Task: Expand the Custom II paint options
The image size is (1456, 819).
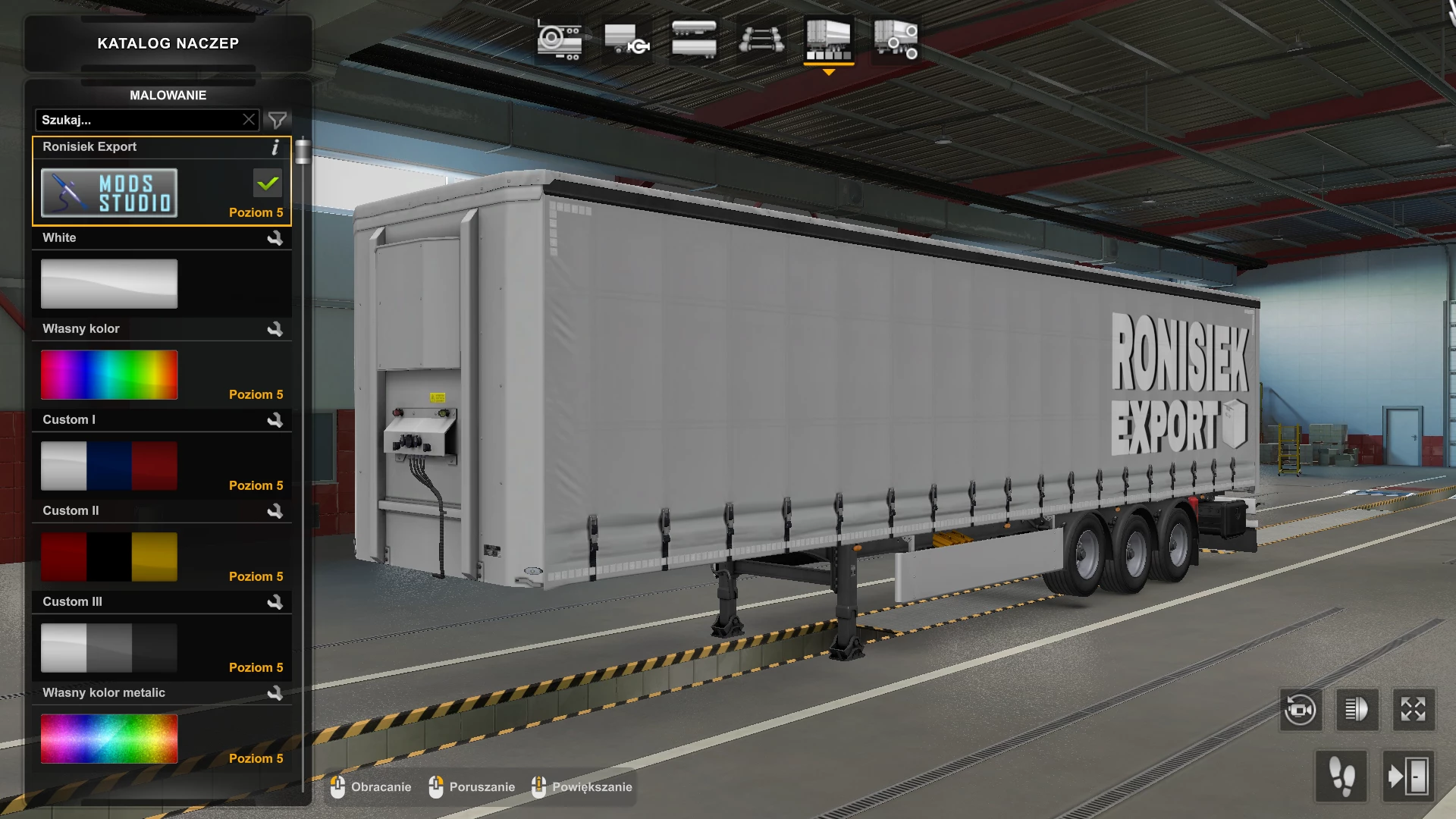Action: pyautogui.click(x=277, y=510)
